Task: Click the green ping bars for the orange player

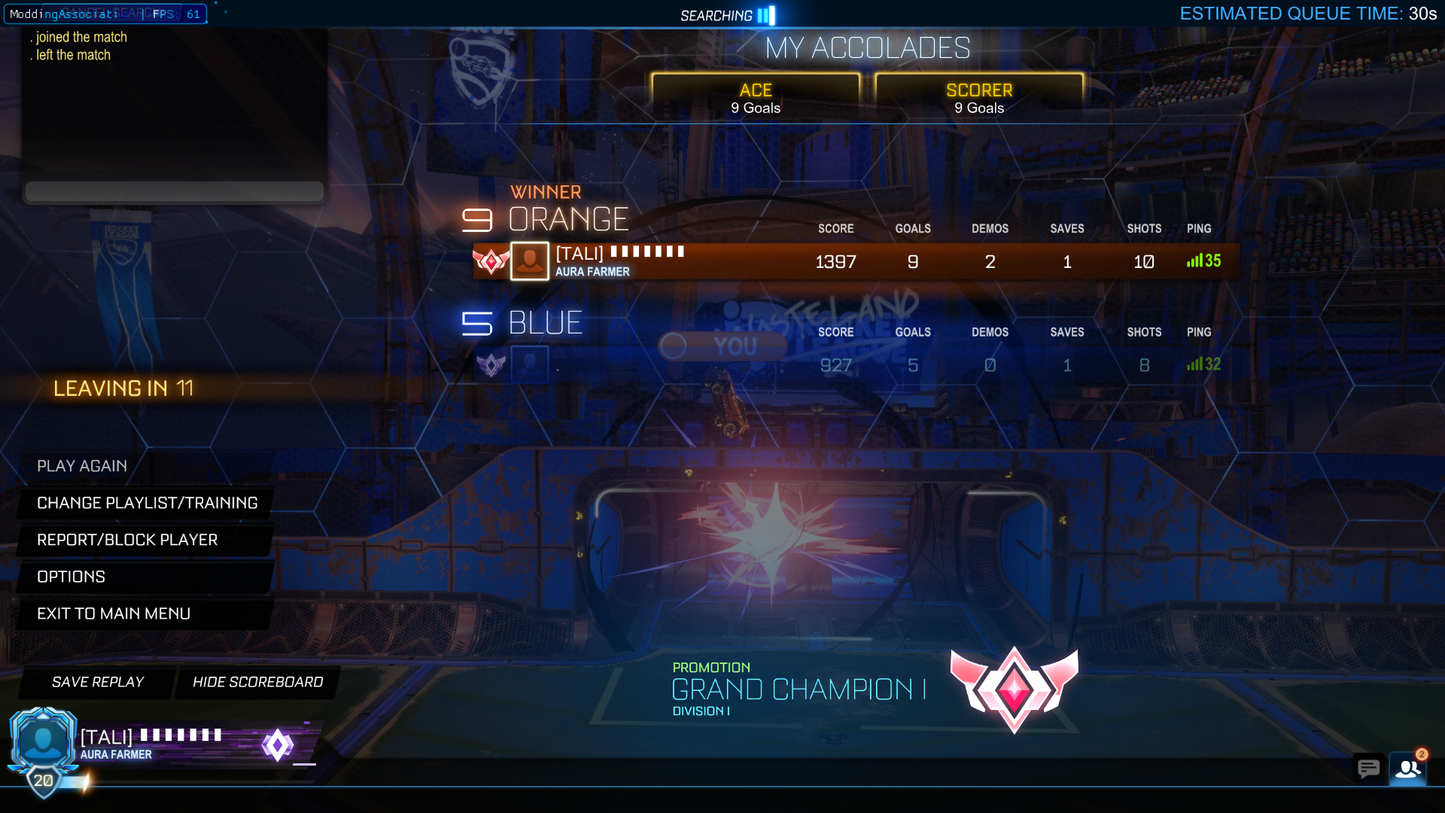Action: 1193,261
